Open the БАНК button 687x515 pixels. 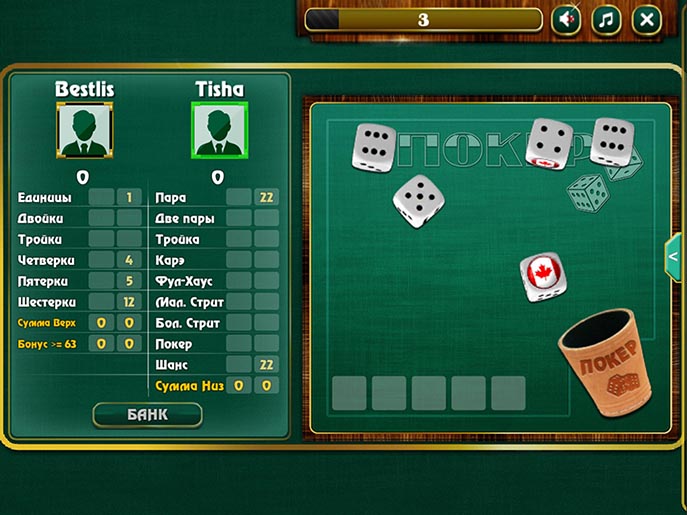[147, 414]
